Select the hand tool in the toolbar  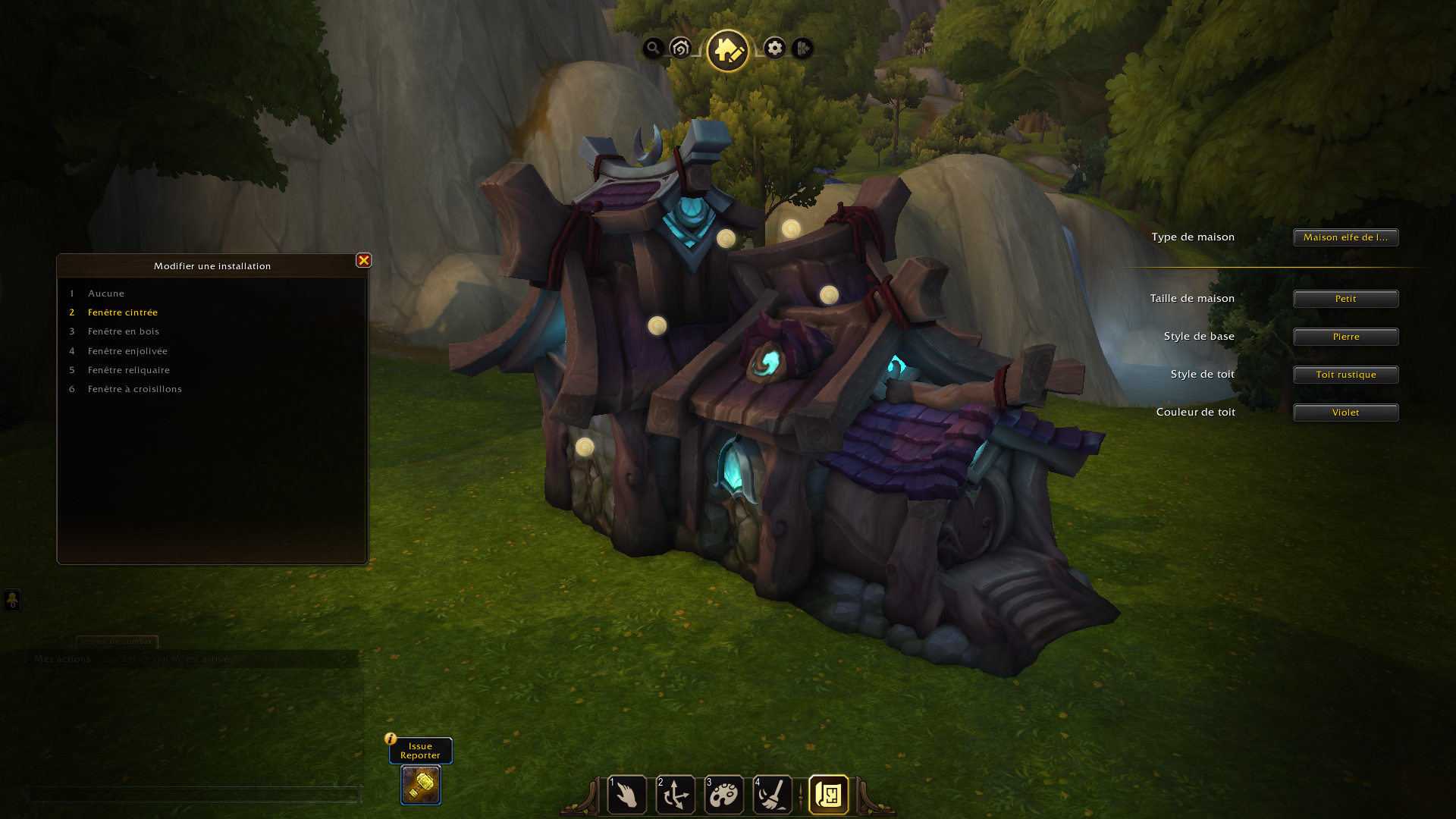pos(627,795)
